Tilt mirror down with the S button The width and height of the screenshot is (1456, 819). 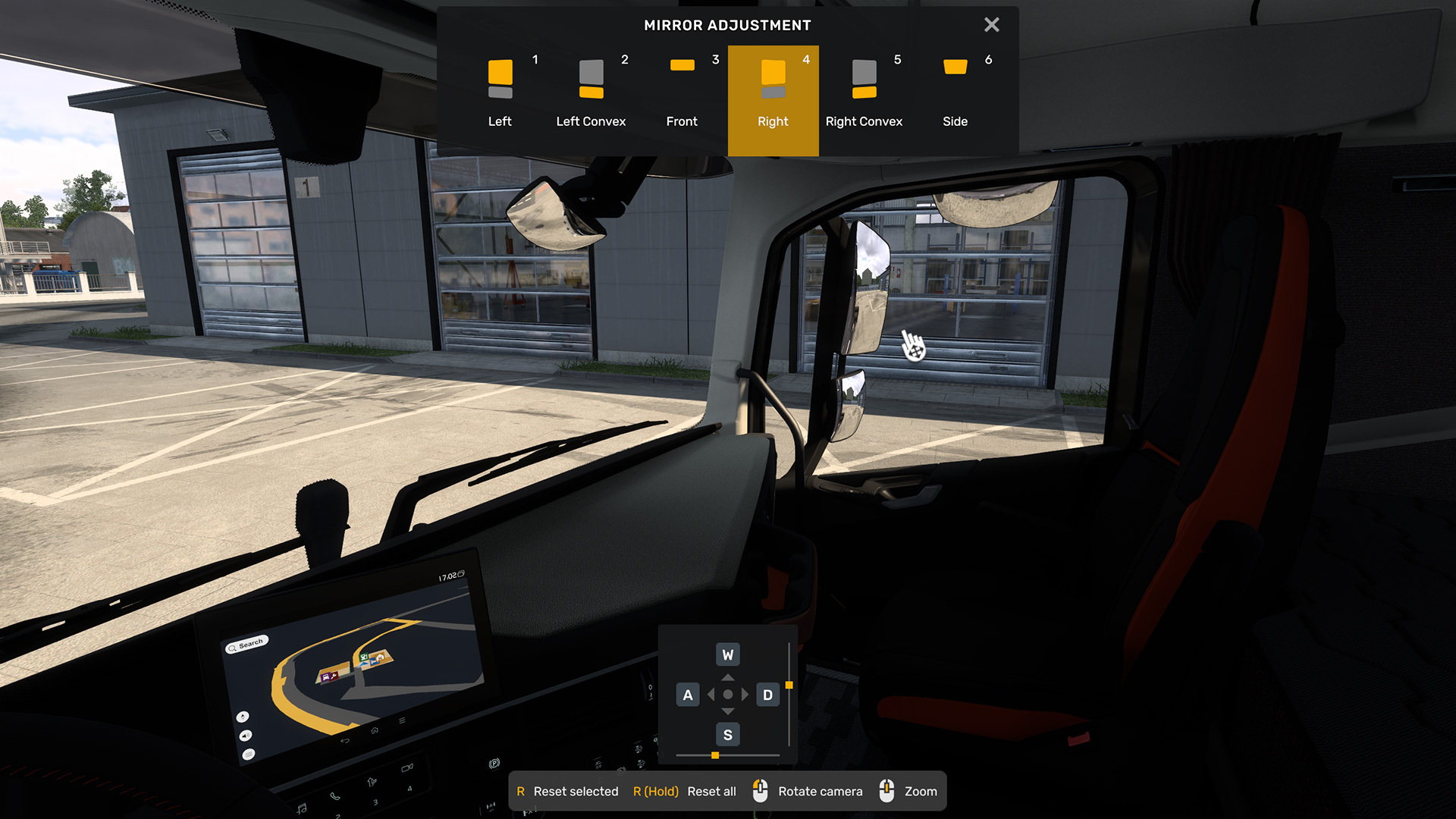pos(727,734)
